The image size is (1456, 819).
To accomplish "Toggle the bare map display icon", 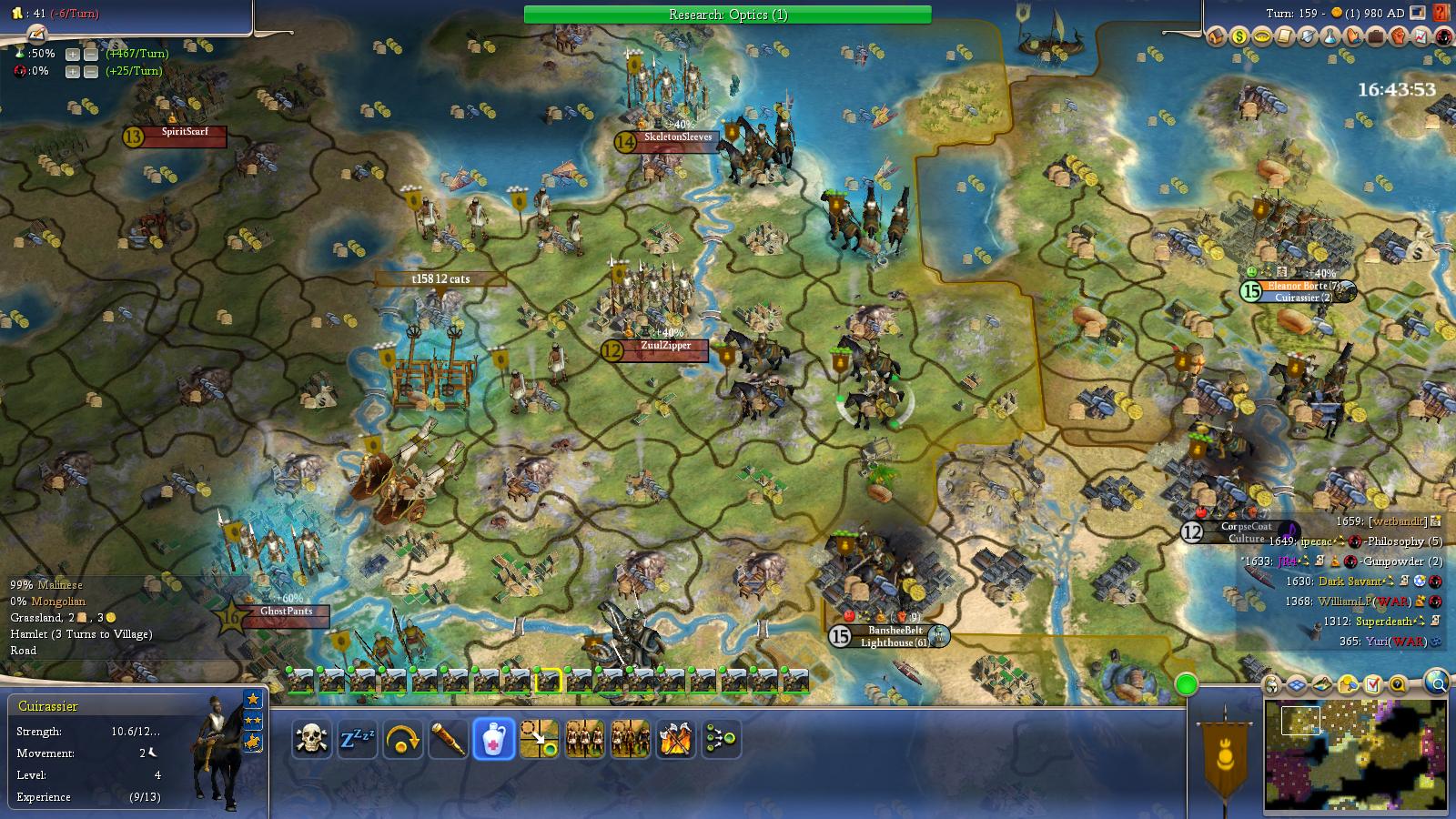I will [x=1322, y=685].
